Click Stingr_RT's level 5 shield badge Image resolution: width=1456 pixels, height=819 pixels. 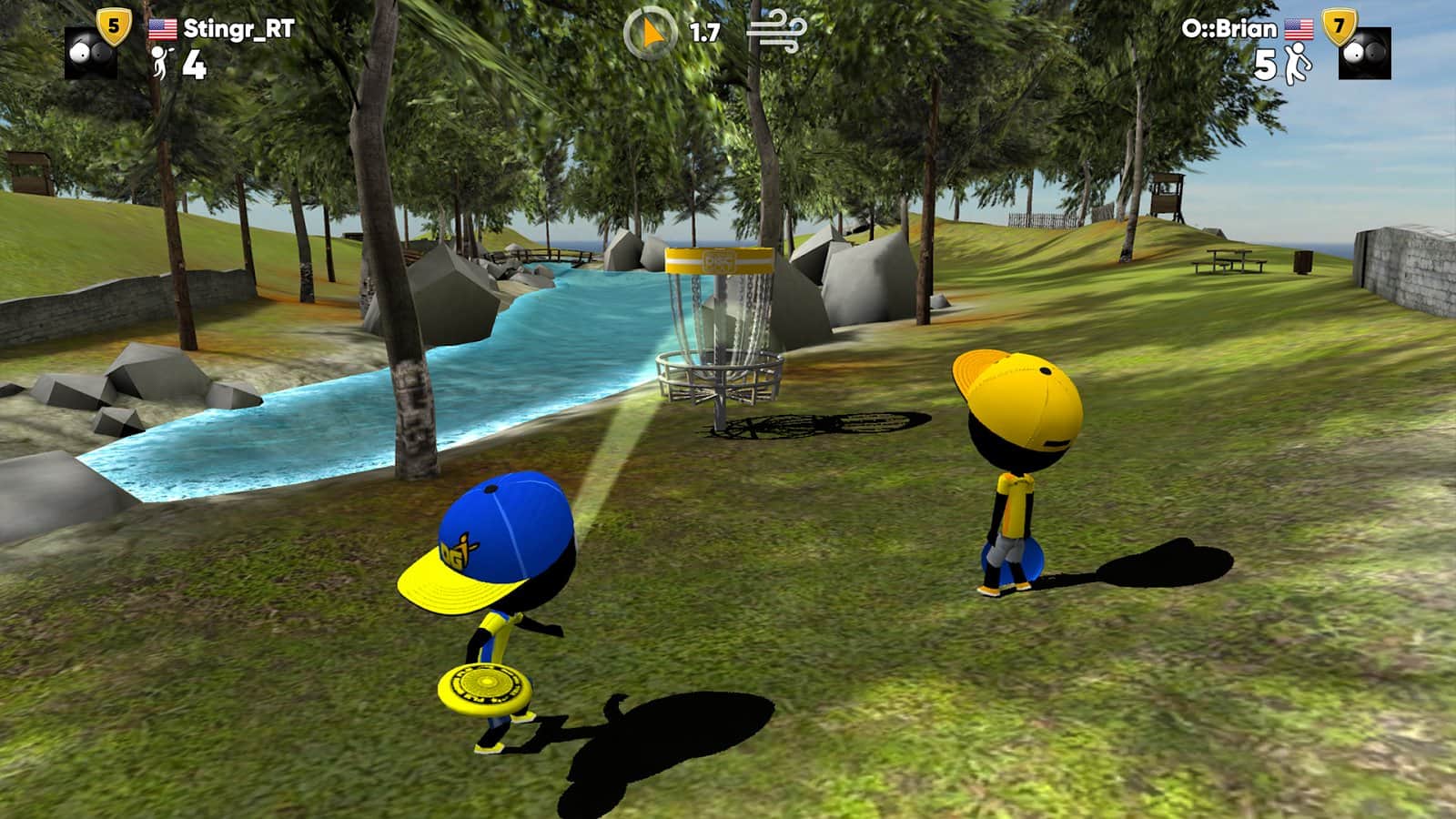click(114, 26)
